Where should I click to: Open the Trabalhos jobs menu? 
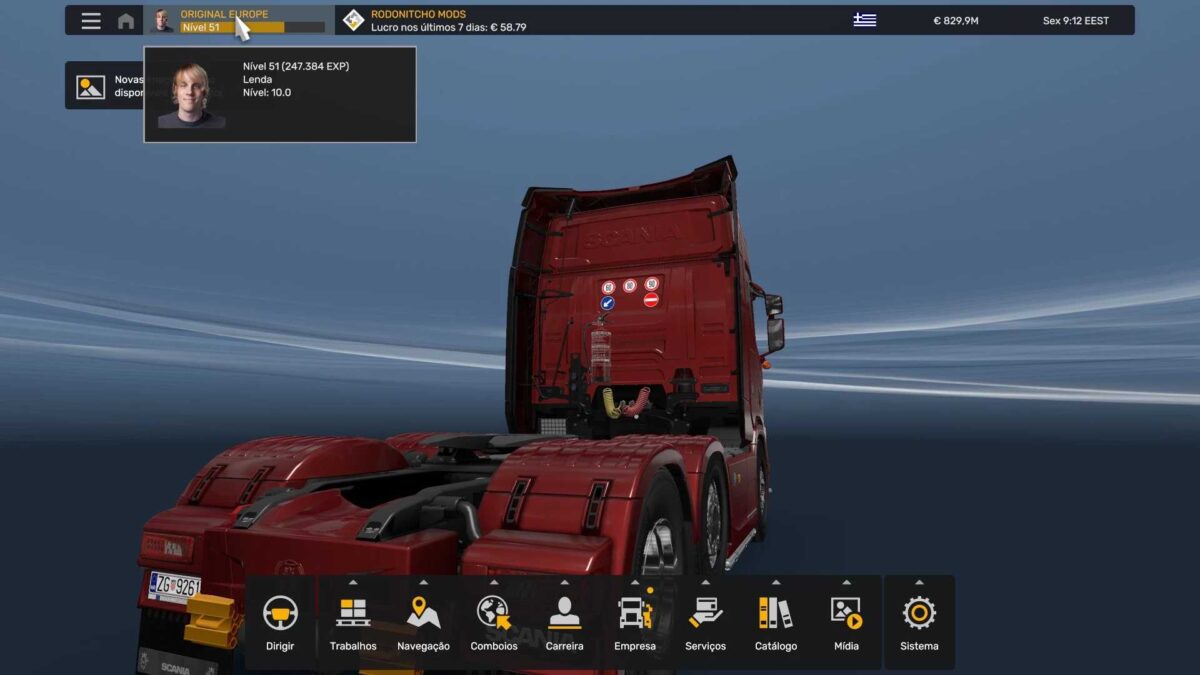tap(353, 622)
